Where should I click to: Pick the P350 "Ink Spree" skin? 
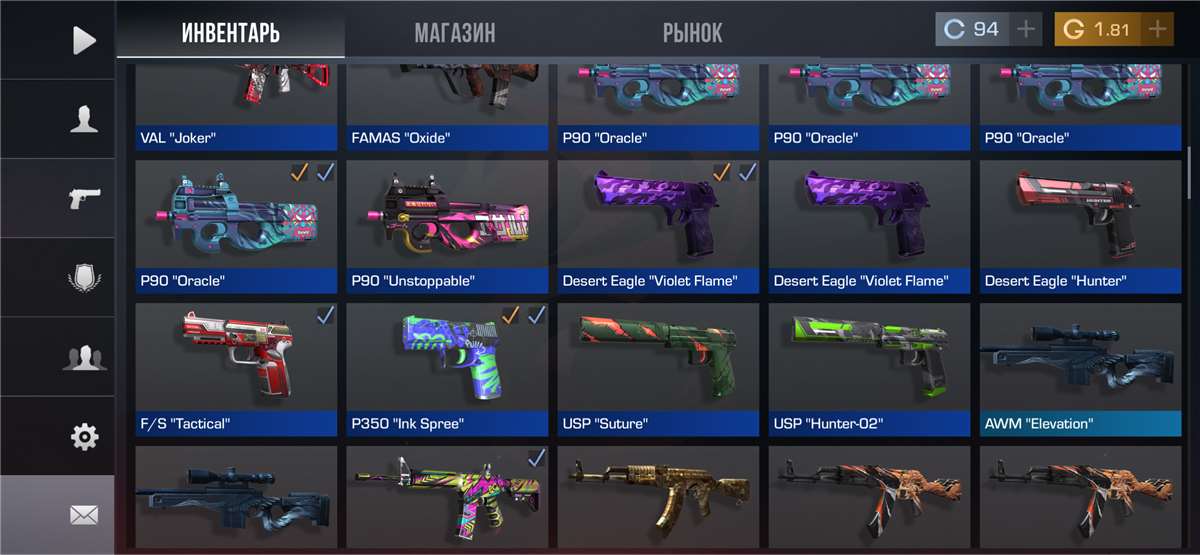[x=447, y=368]
